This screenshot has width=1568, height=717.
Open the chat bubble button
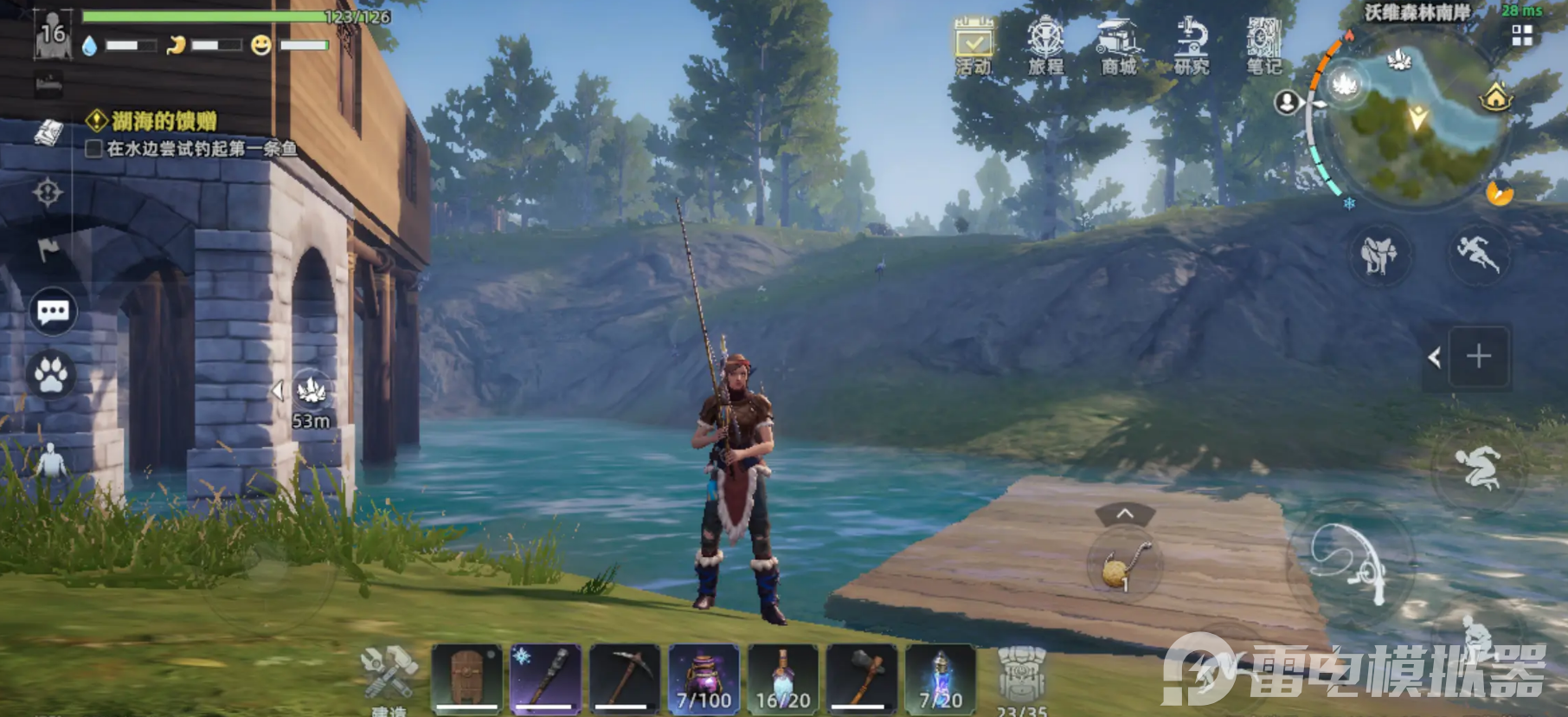tap(53, 312)
